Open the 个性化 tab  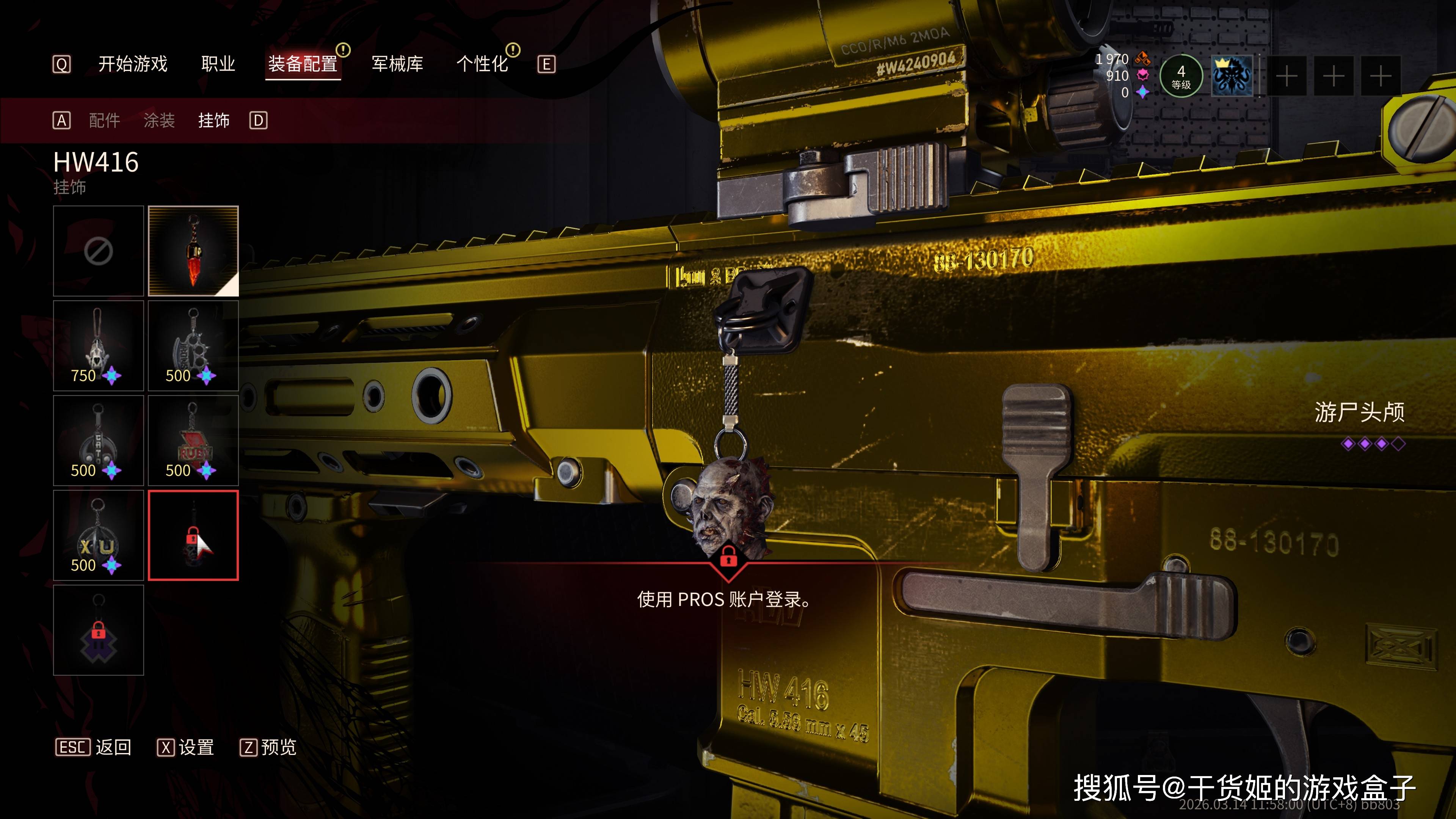[x=482, y=64]
